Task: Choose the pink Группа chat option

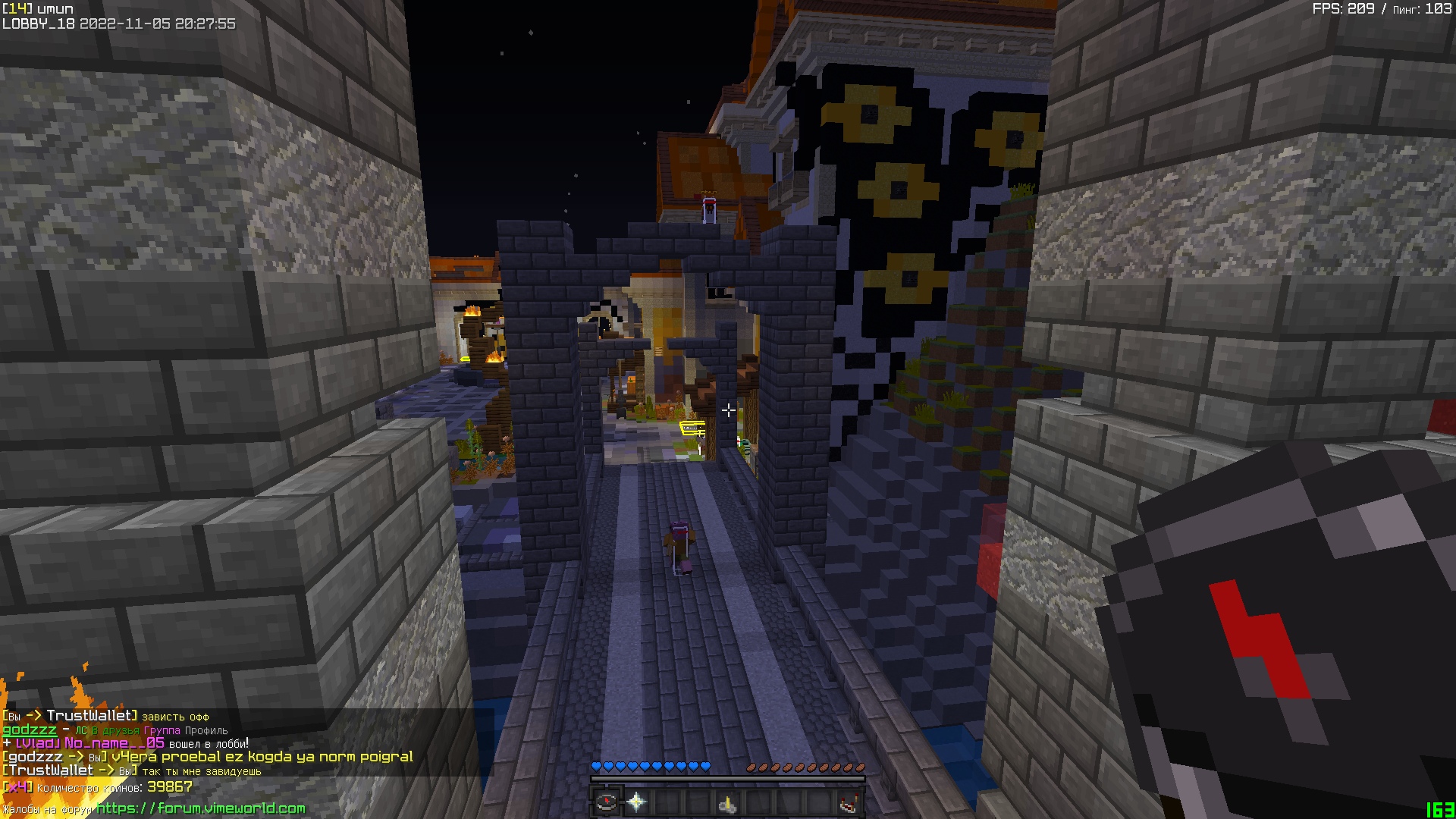Action: [161, 731]
